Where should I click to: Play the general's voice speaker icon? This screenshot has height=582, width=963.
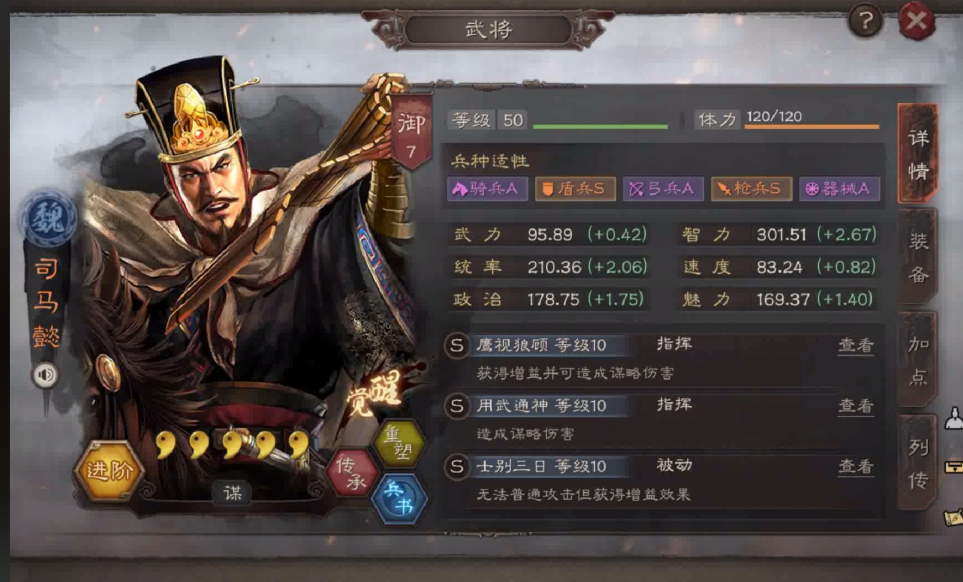[45, 375]
